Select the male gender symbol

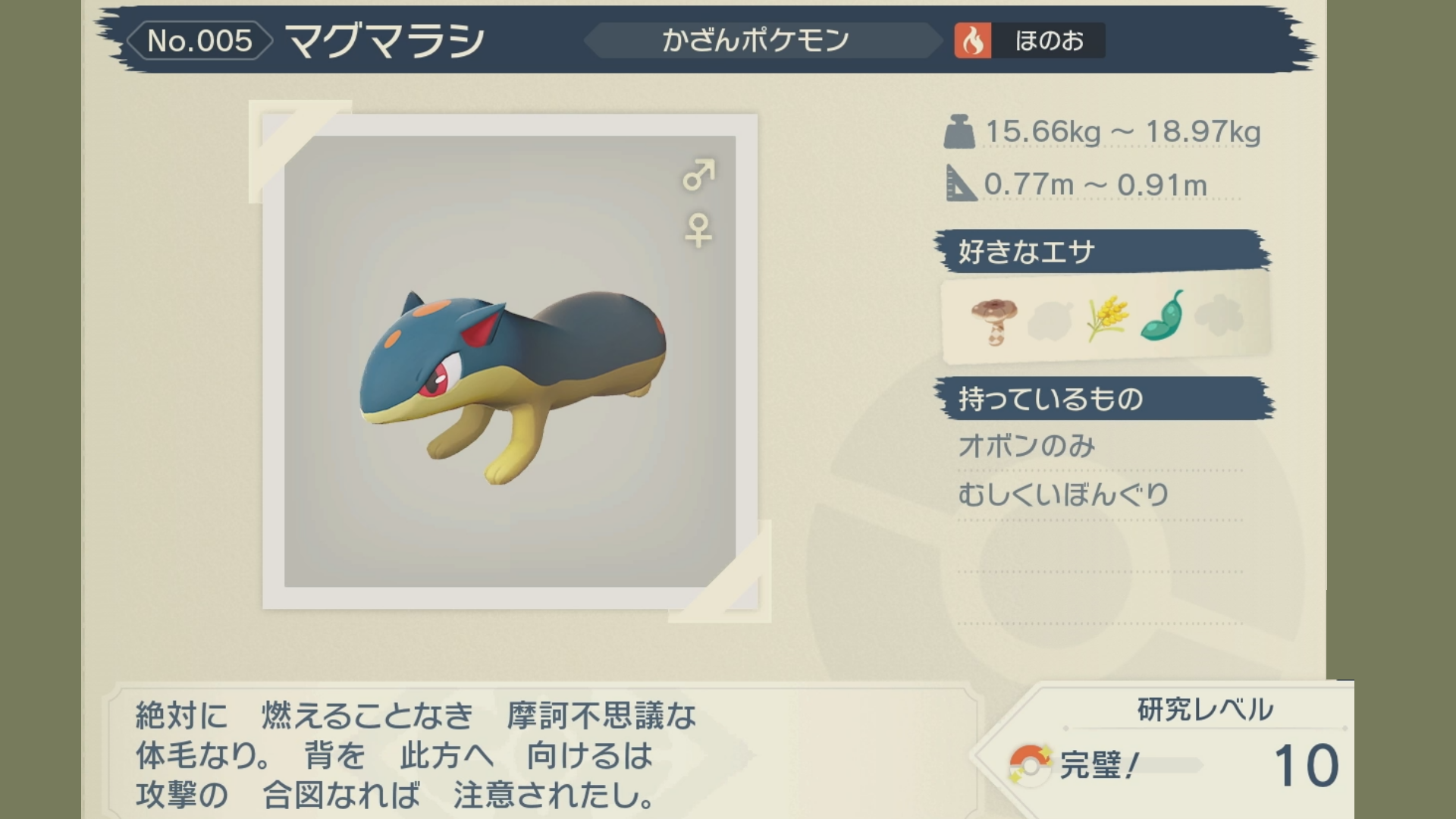coord(698,175)
